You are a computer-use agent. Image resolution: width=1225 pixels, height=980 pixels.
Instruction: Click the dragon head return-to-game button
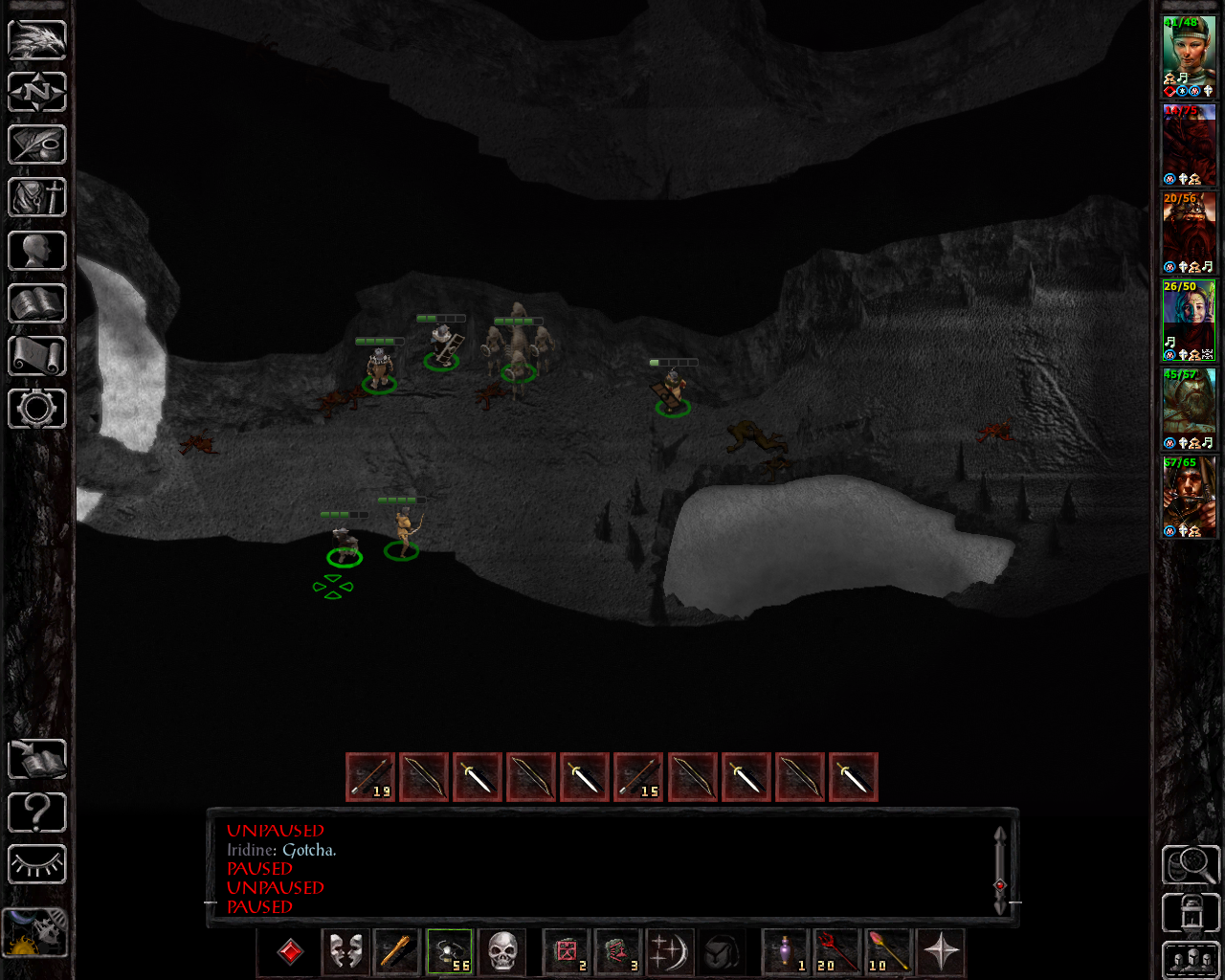(37, 39)
